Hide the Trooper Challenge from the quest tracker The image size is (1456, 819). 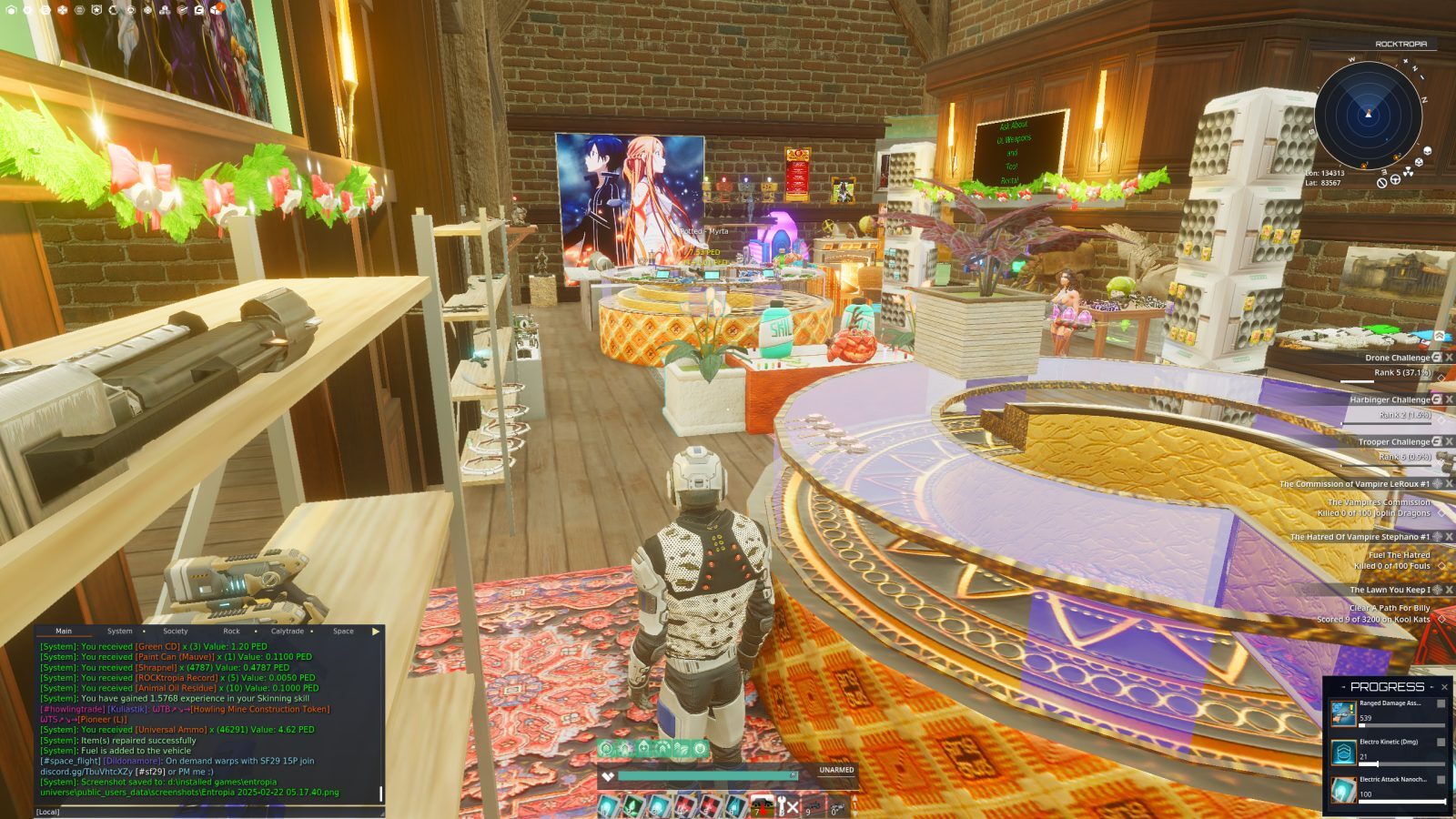1449,443
